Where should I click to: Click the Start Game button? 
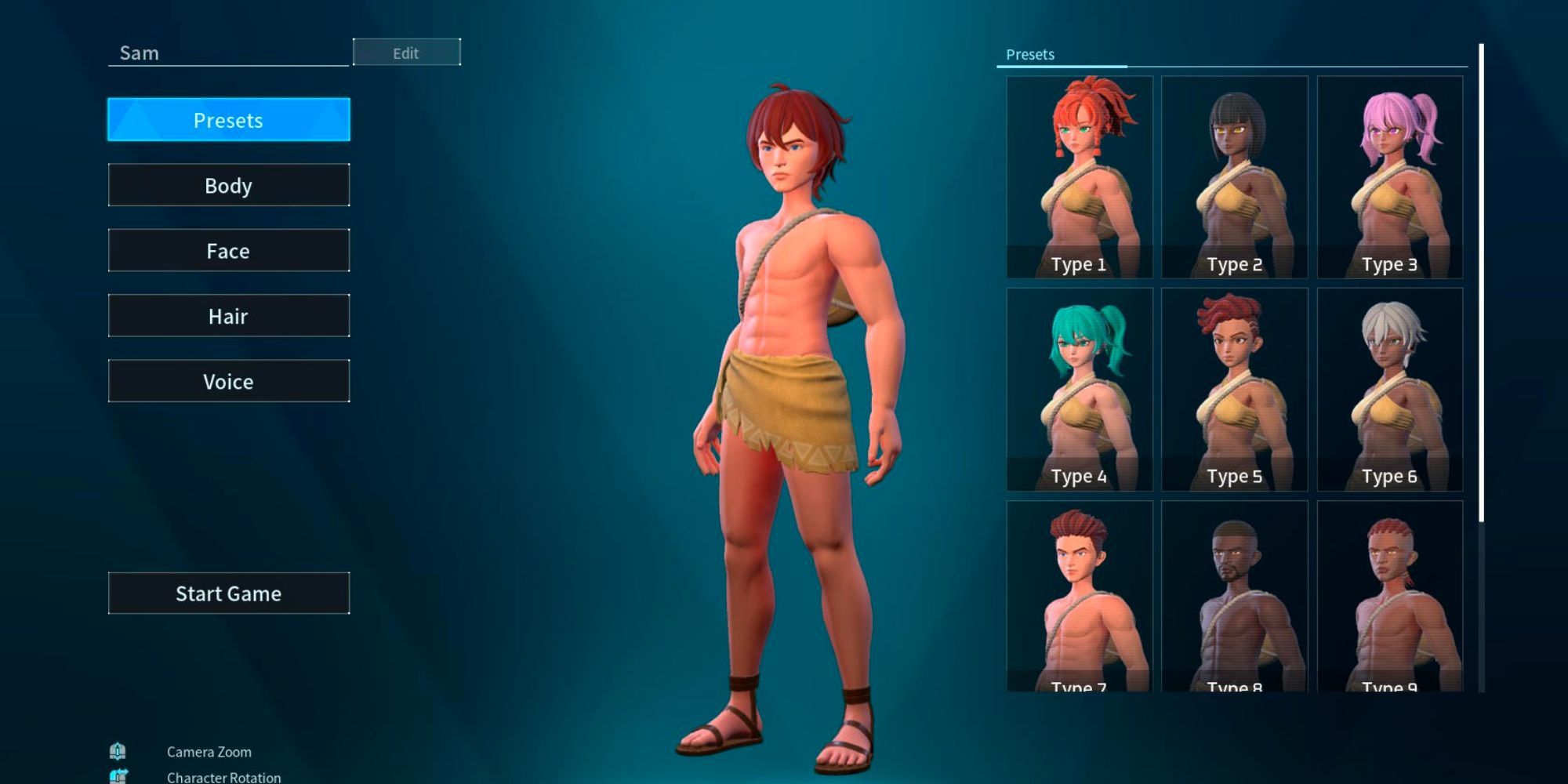[x=228, y=593]
